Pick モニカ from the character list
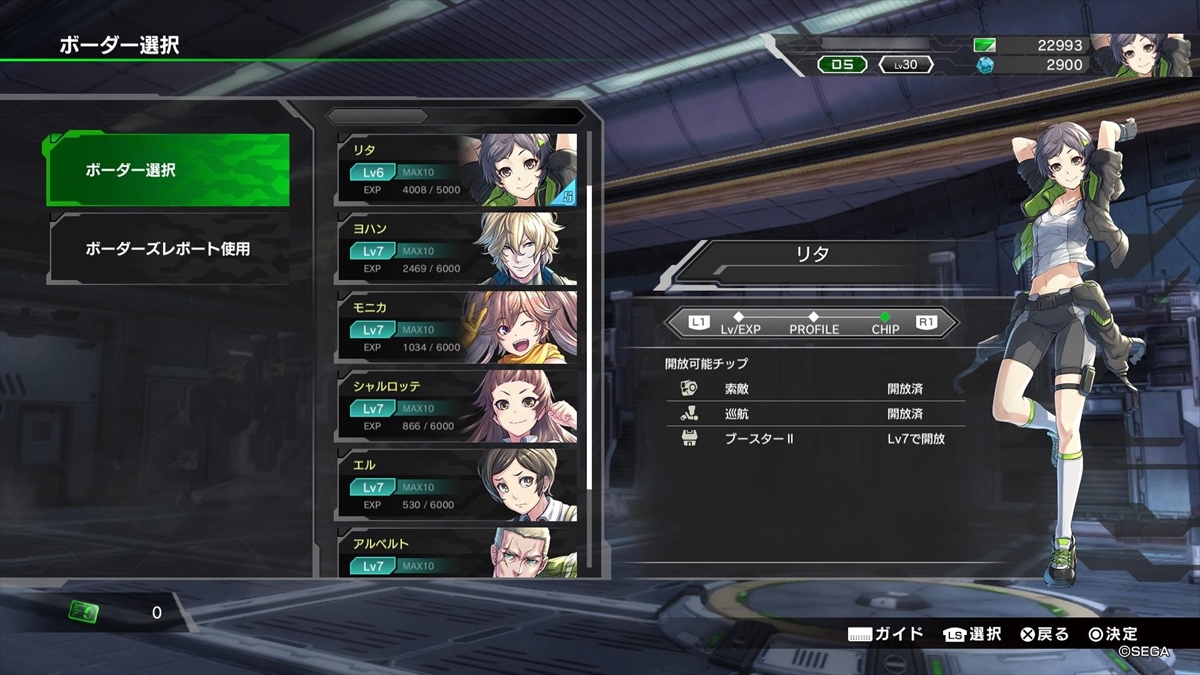This screenshot has width=1200, height=675. coord(458,328)
